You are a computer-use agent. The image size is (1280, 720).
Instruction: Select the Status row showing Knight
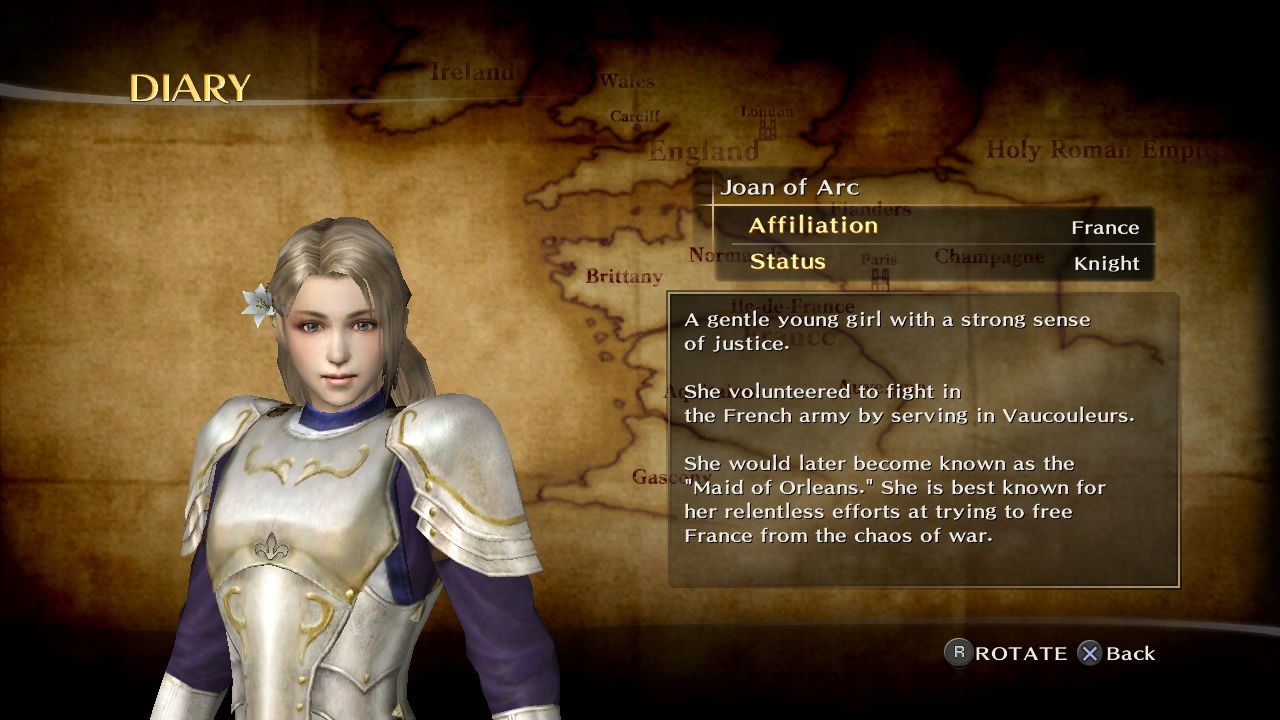(x=935, y=263)
